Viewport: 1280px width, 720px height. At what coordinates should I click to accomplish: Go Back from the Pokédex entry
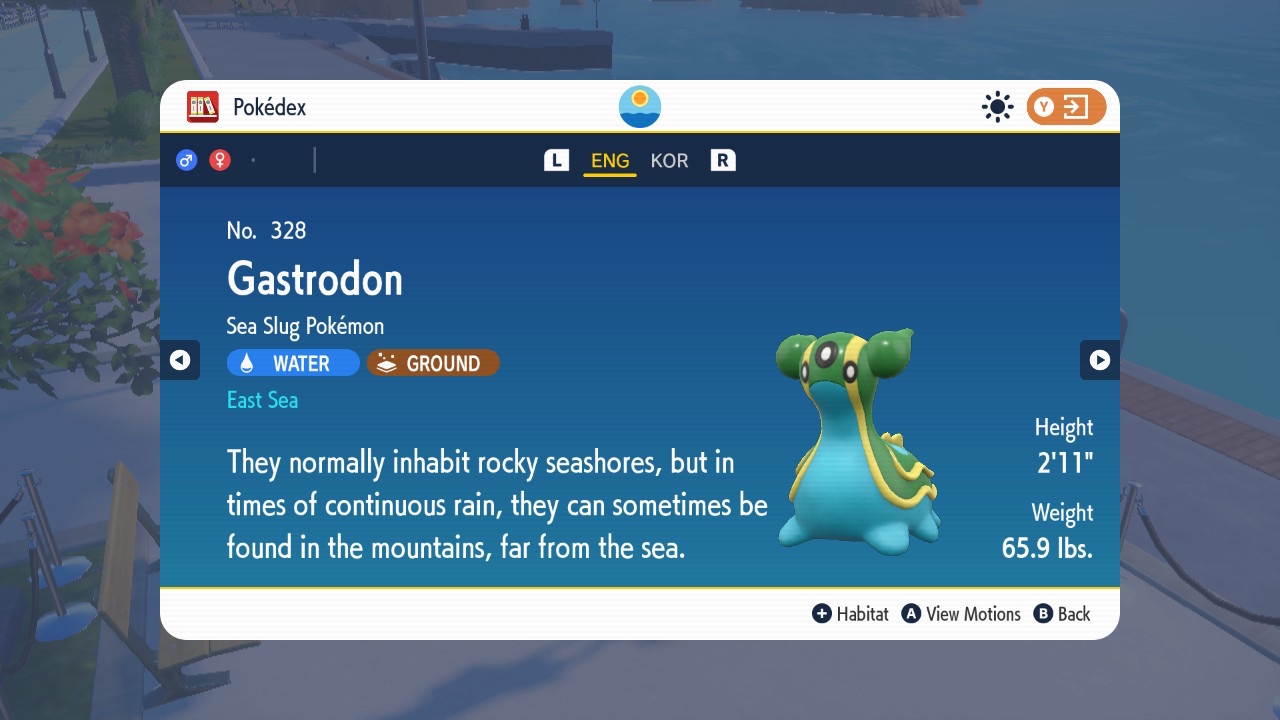(x=1062, y=614)
